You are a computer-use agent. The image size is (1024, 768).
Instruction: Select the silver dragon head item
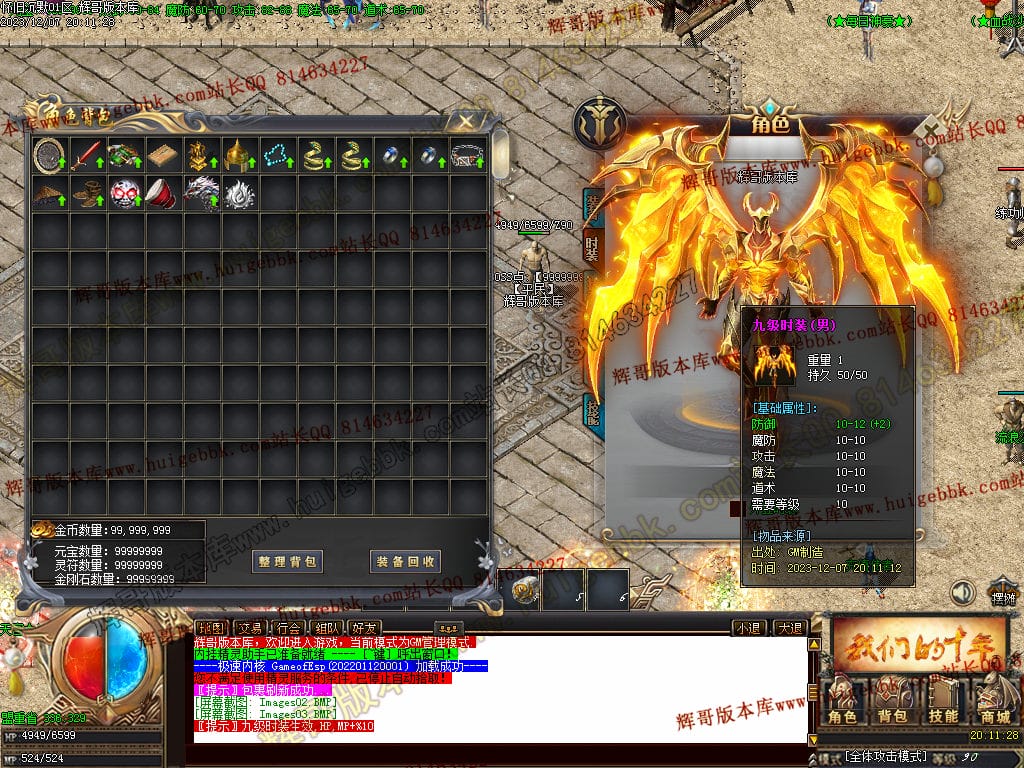coord(200,193)
